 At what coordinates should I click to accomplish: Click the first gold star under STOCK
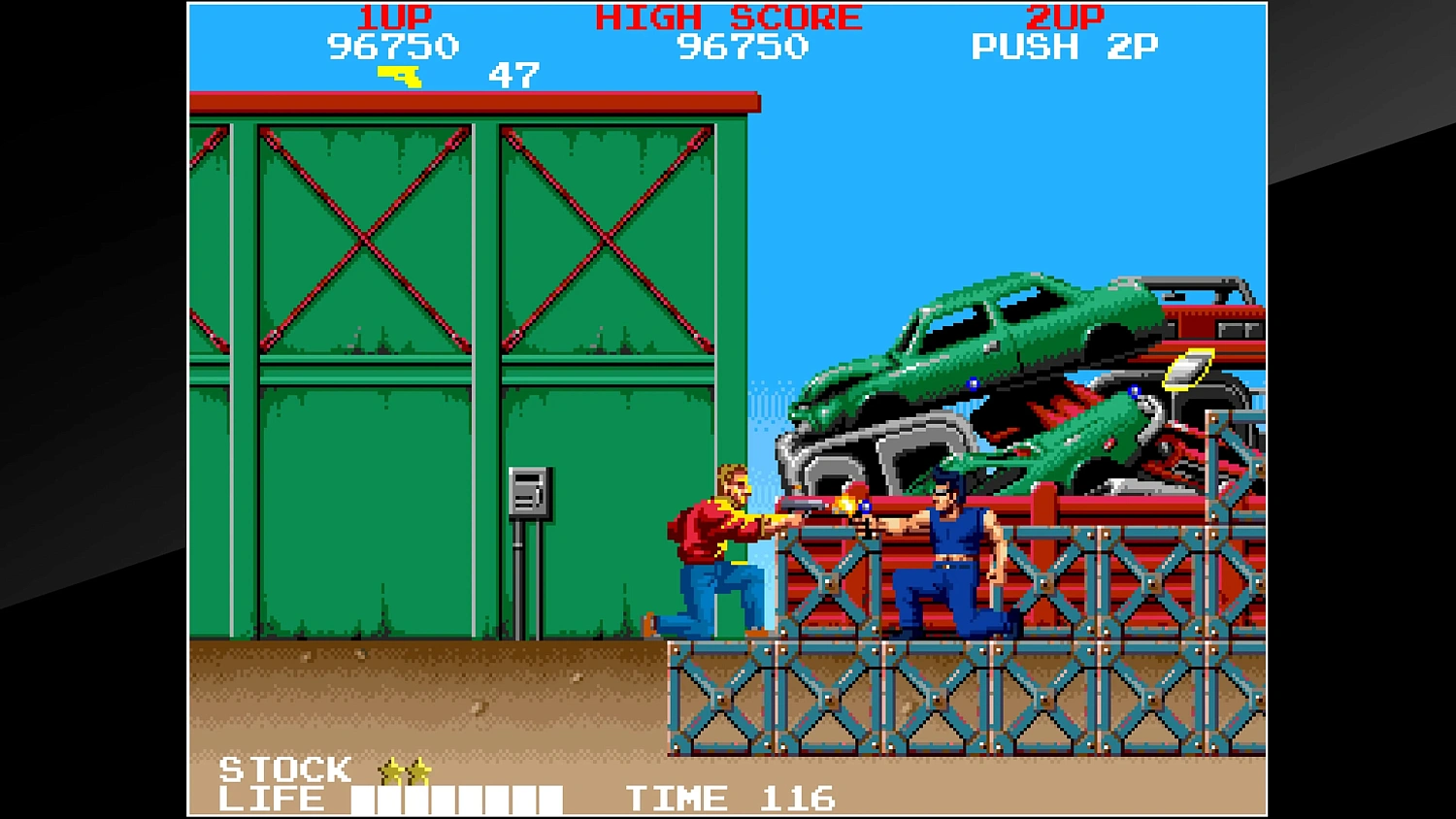(386, 770)
